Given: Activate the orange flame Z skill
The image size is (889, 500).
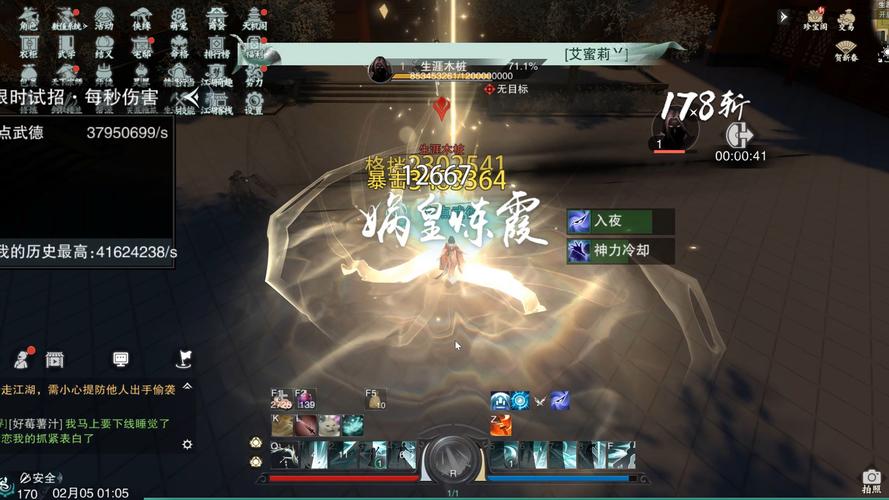Looking at the screenshot, I should click(x=500, y=425).
